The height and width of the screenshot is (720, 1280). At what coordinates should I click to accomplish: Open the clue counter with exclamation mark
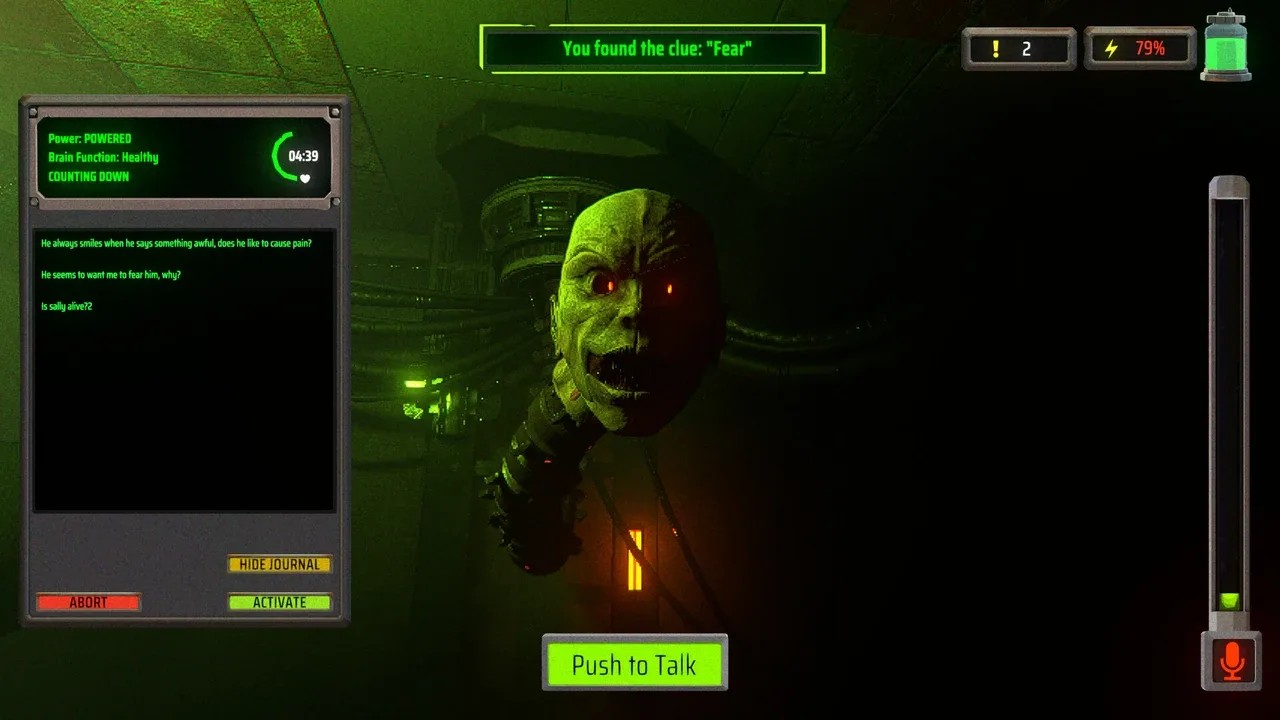(1018, 48)
